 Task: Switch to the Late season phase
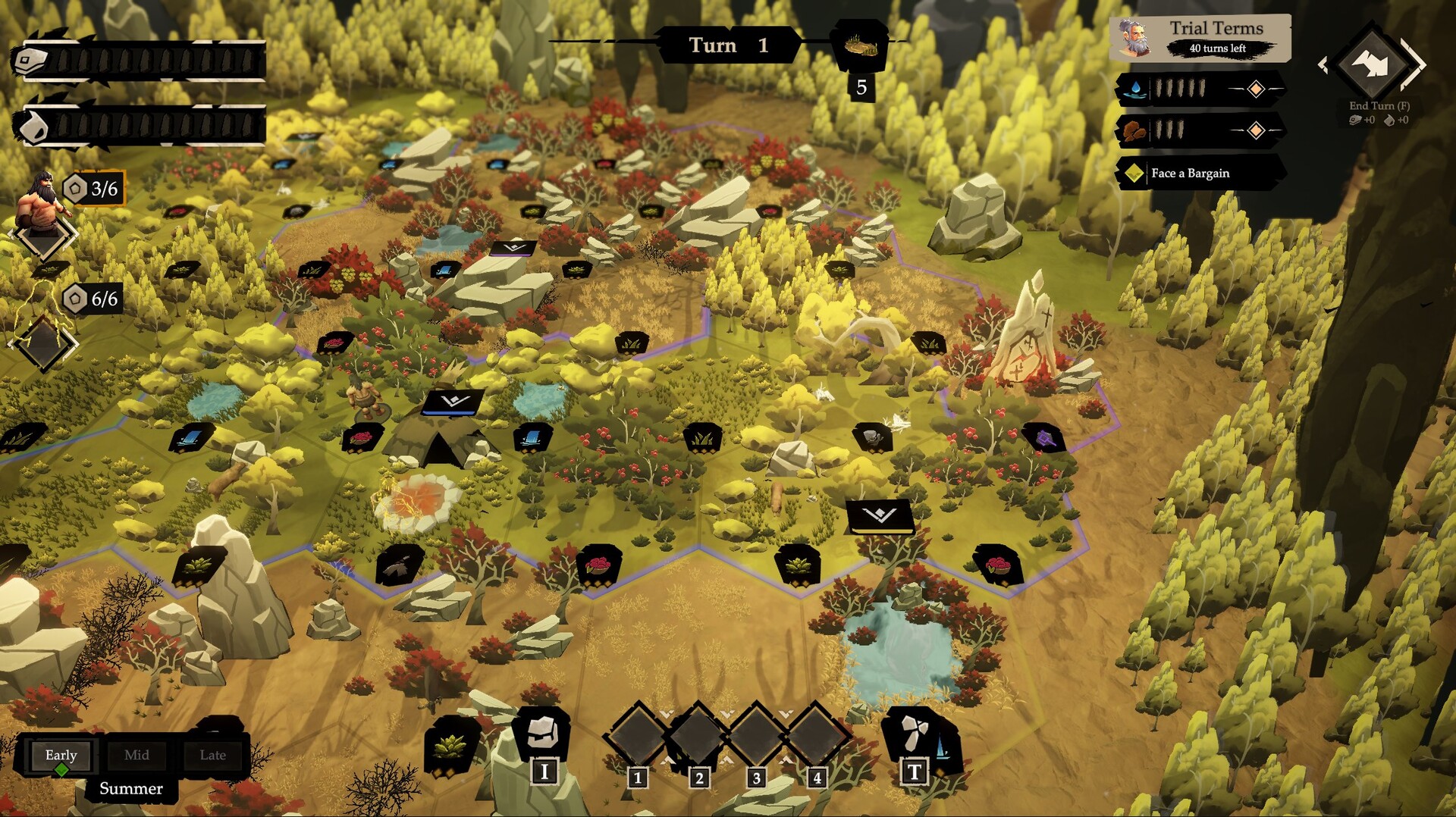[x=212, y=755]
